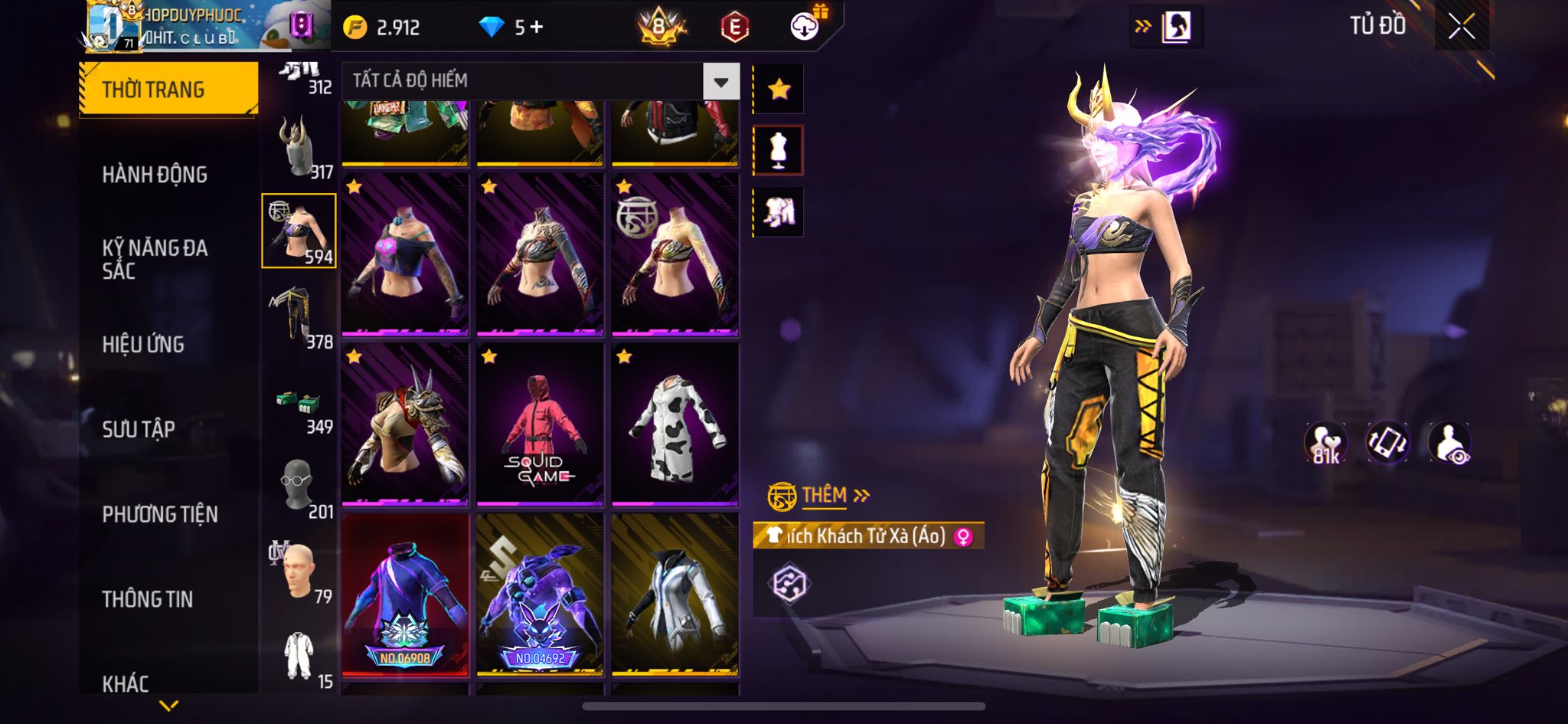This screenshot has height=724, width=1568.
Task: Select the Squid Game red jumpsuit
Action: (x=540, y=424)
